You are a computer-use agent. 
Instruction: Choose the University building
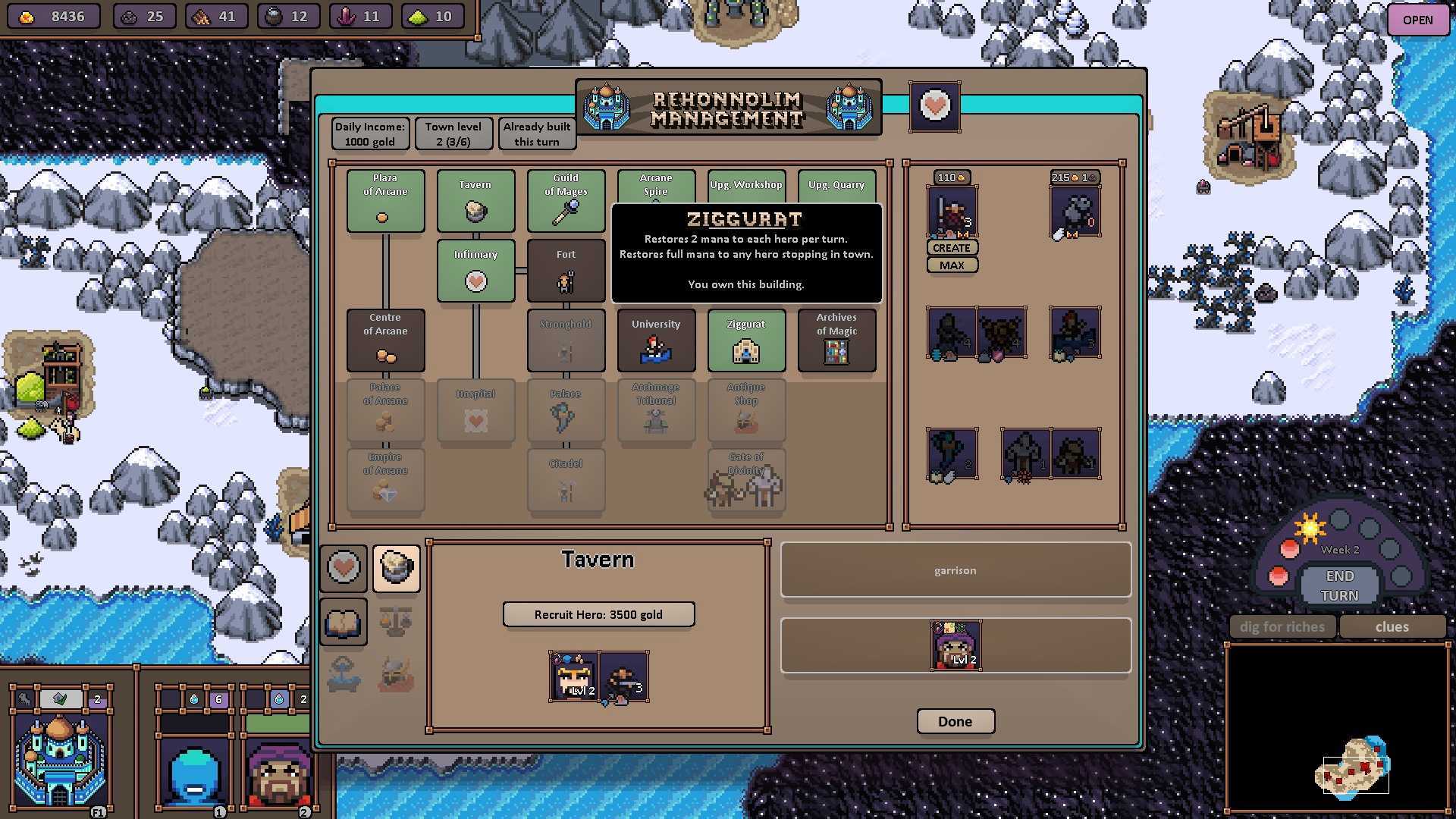pos(656,340)
